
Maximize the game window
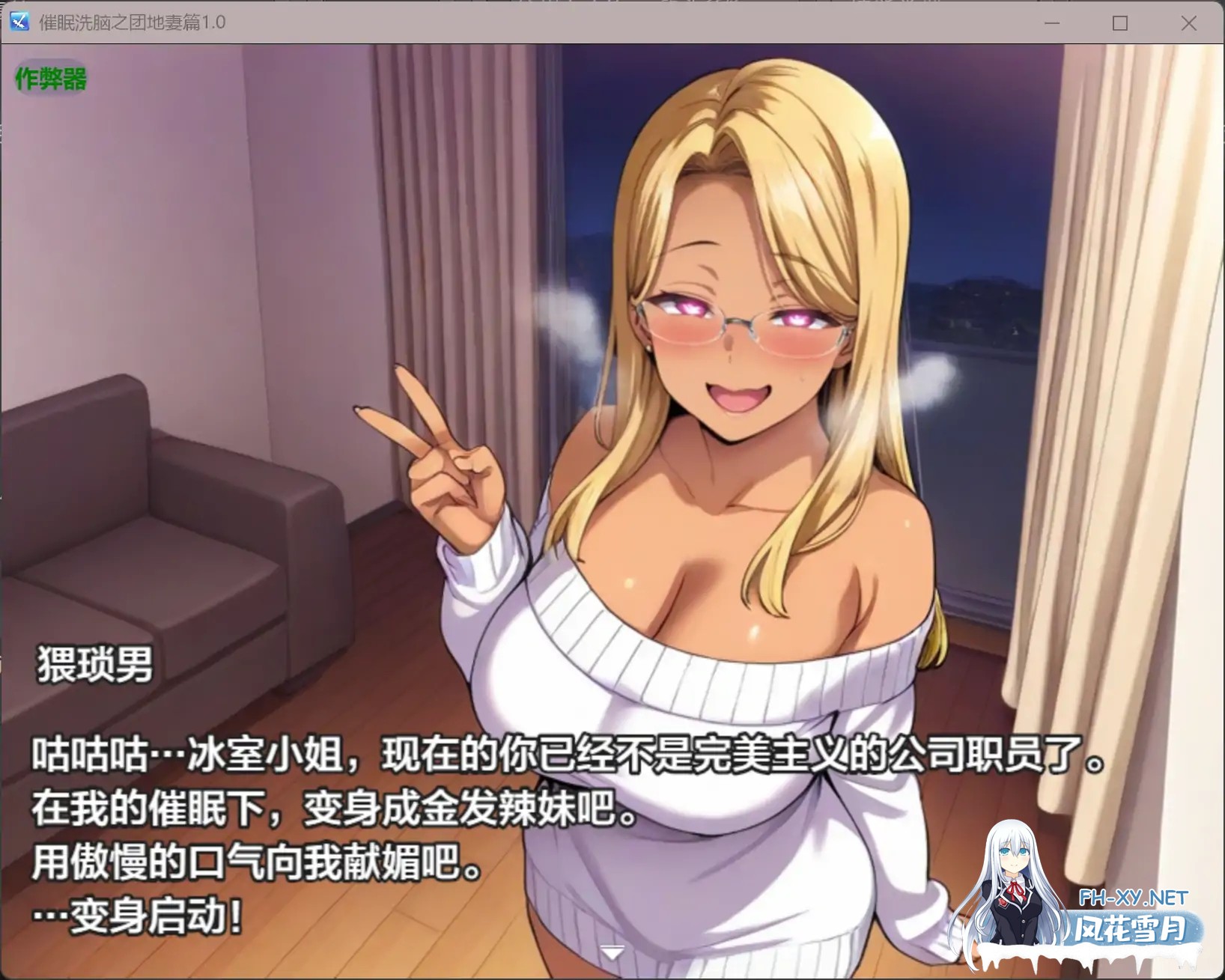[1119, 23]
